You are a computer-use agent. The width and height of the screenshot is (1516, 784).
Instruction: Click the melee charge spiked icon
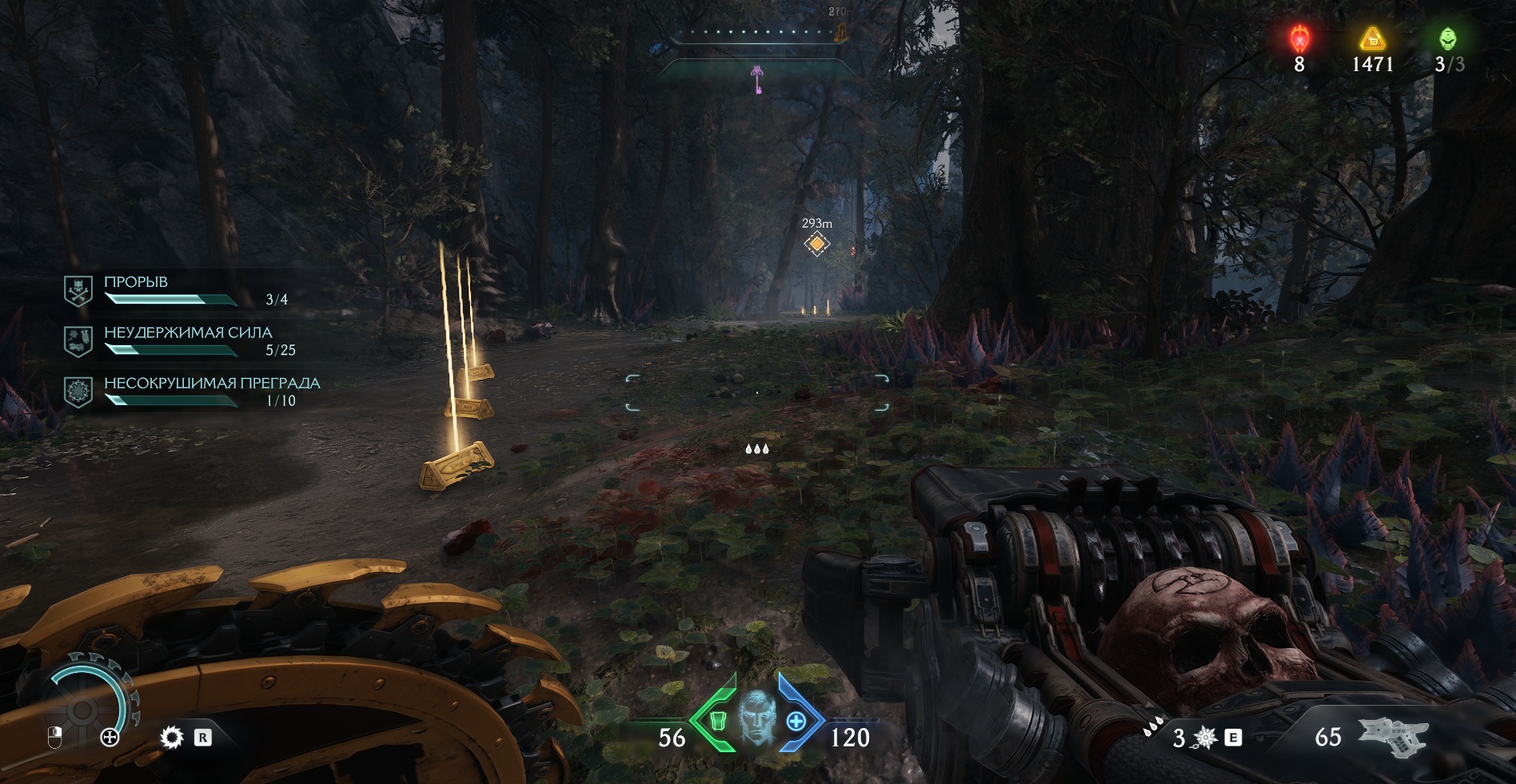pos(1205,738)
